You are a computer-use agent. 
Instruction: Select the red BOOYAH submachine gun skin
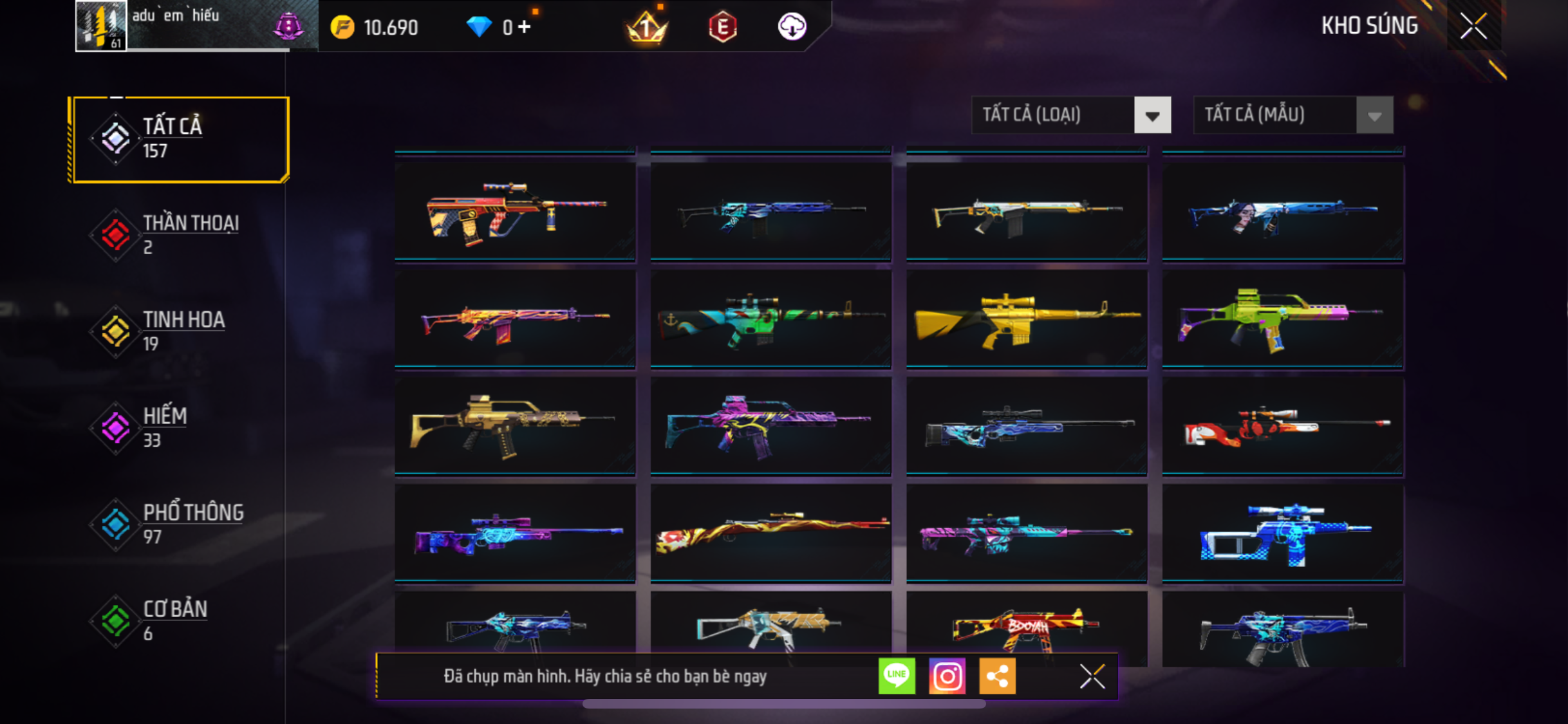[x=1027, y=628]
